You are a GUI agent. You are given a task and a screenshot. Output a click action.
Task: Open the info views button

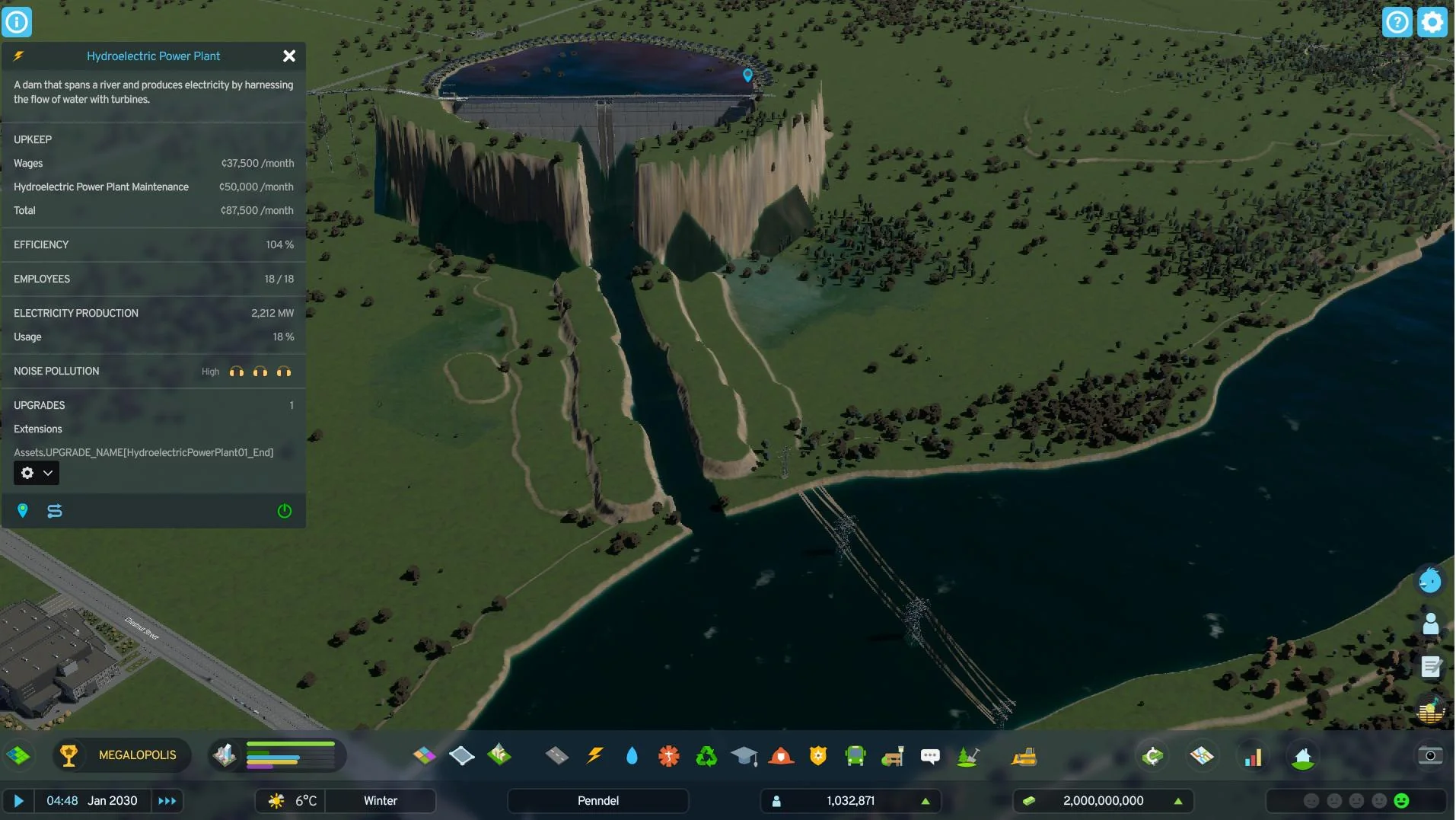17,22
